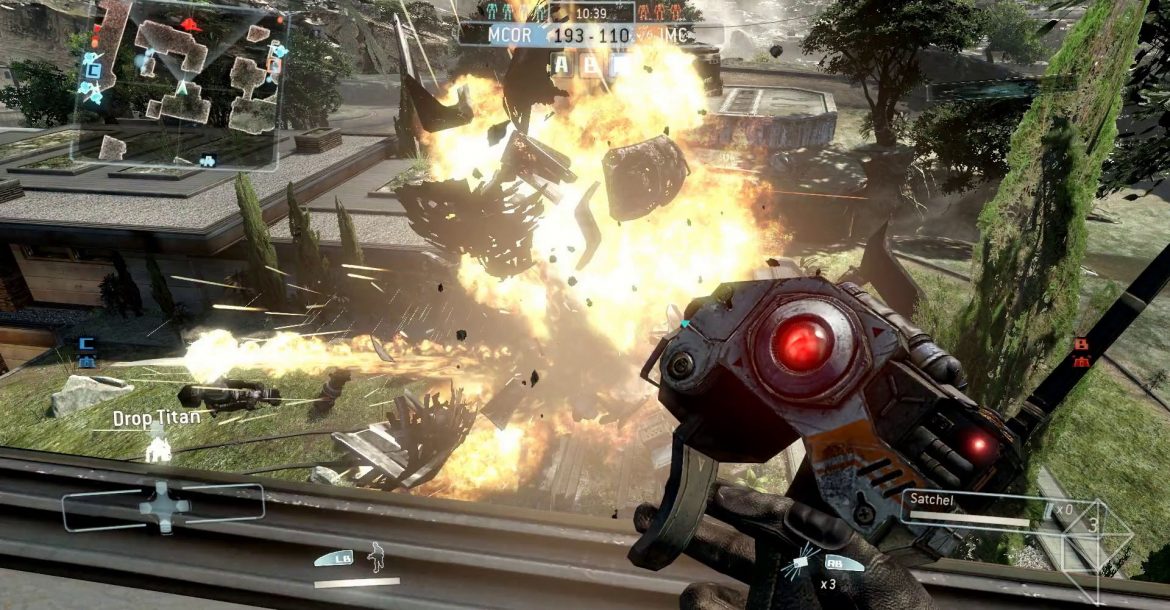
Task: Click the minimap in the corner
Action: click(x=180, y=84)
